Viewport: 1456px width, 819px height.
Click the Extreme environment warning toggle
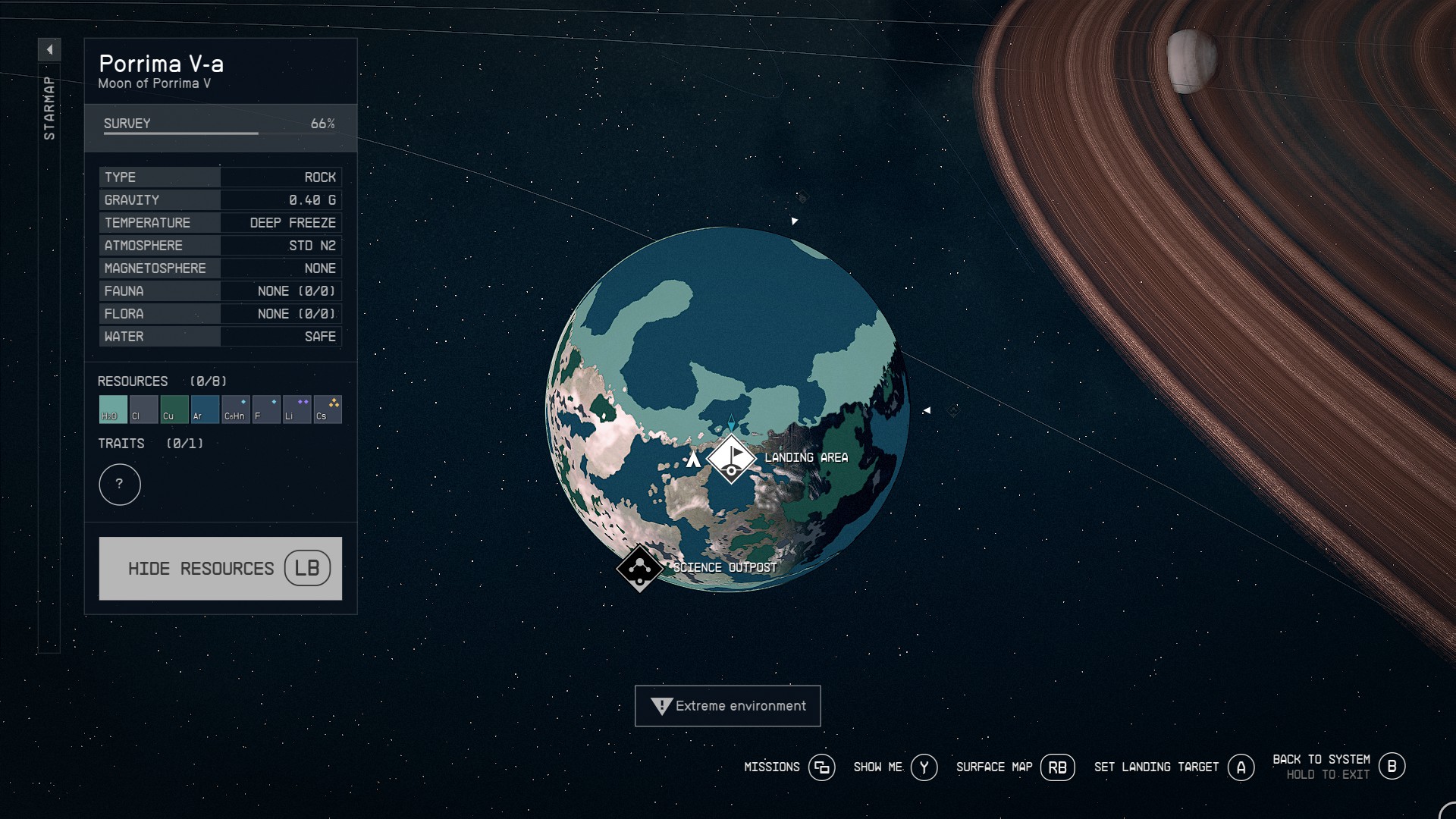[x=727, y=705]
